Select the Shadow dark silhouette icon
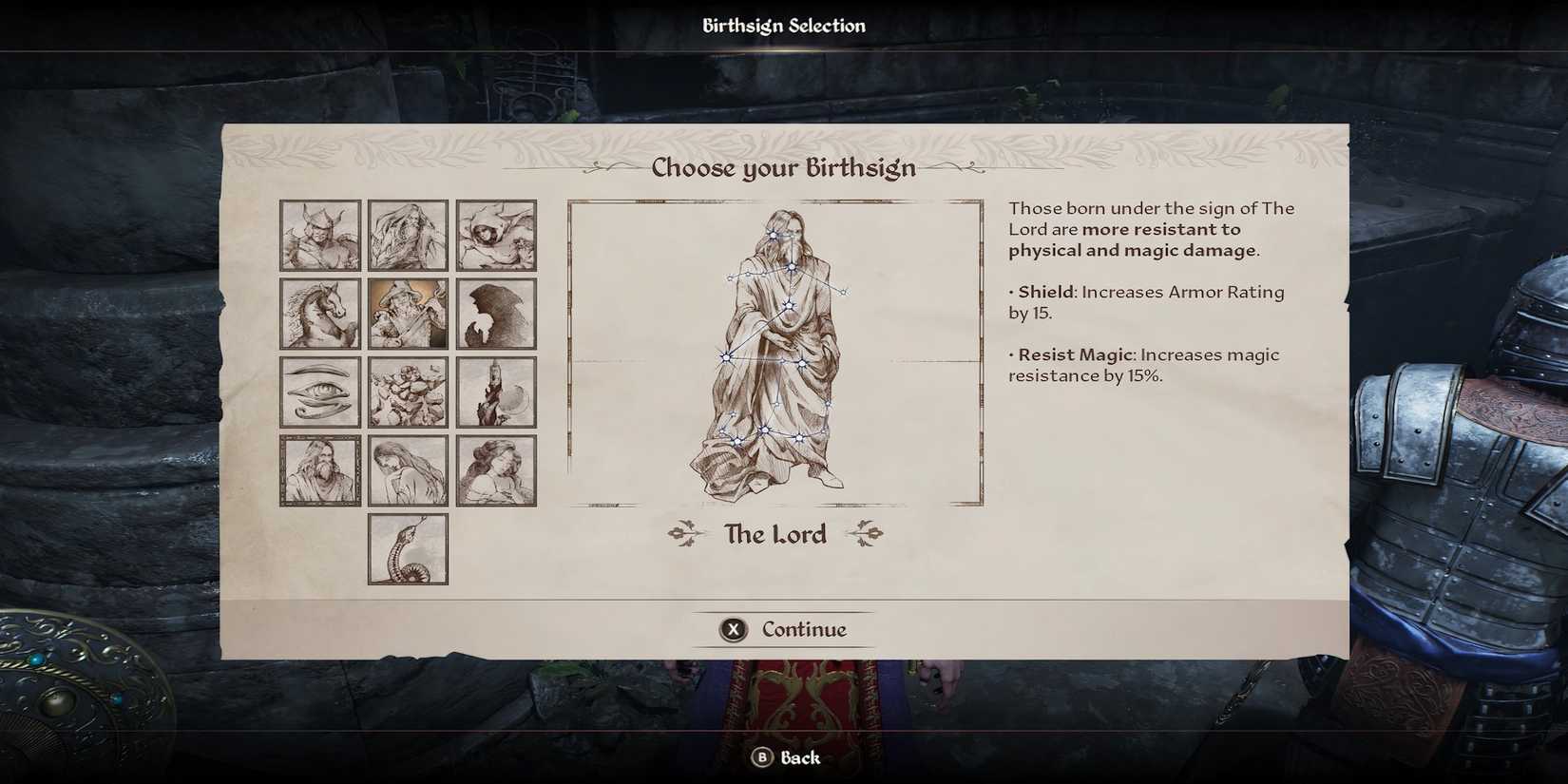The image size is (1568, 784). [x=496, y=313]
